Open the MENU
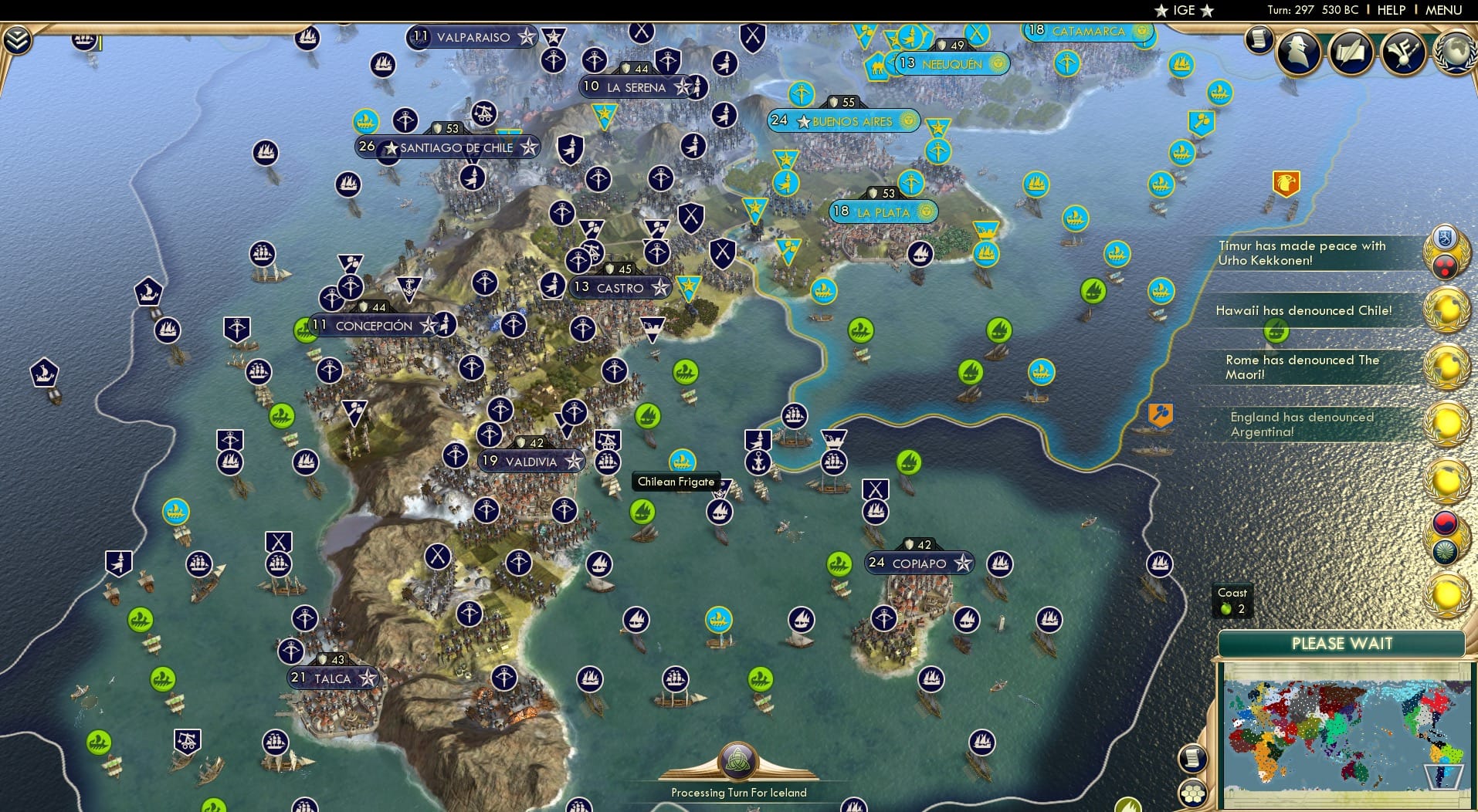1478x812 pixels. (1445, 10)
